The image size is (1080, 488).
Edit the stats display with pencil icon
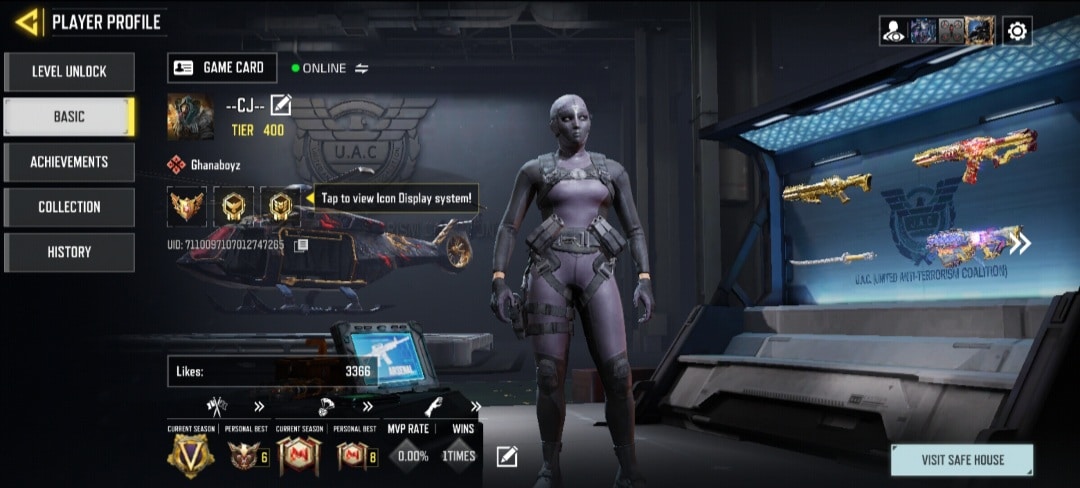[x=507, y=457]
